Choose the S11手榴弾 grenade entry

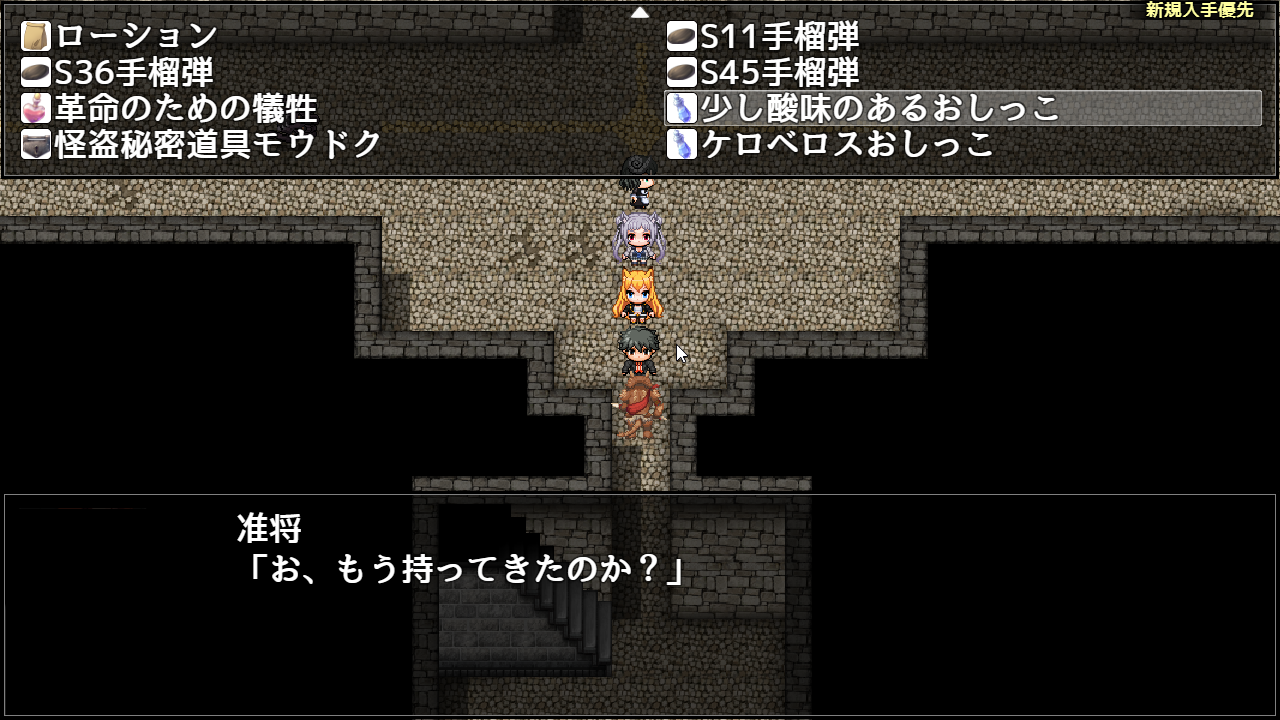click(779, 37)
